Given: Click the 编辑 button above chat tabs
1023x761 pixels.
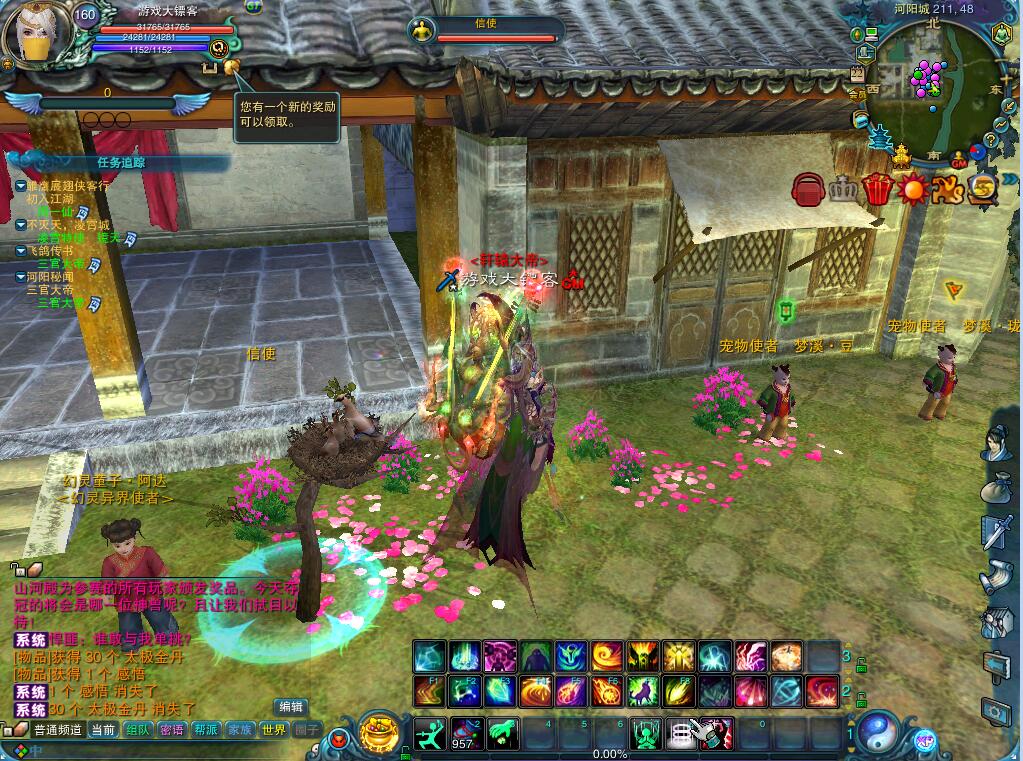Looking at the screenshot, I should tap(291, 706).
